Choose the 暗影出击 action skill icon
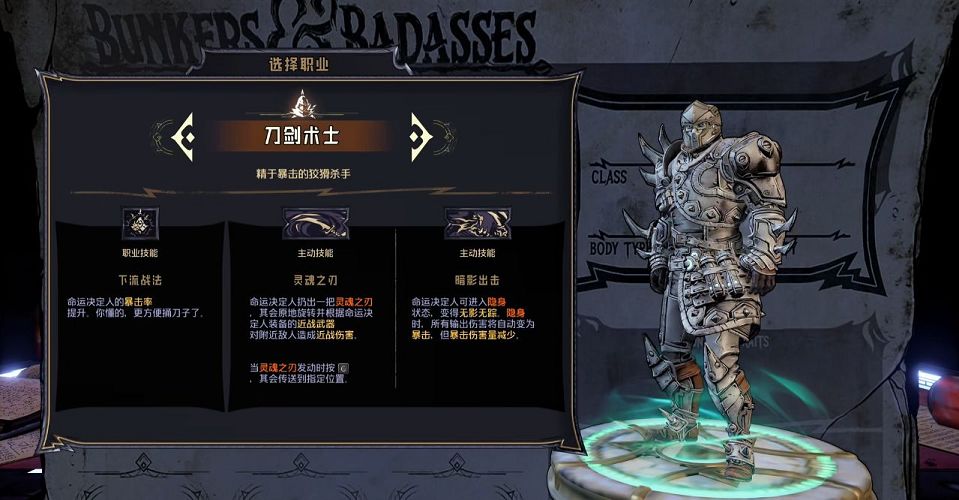Viewport: 959px width, 500px height. pos(477,223)
